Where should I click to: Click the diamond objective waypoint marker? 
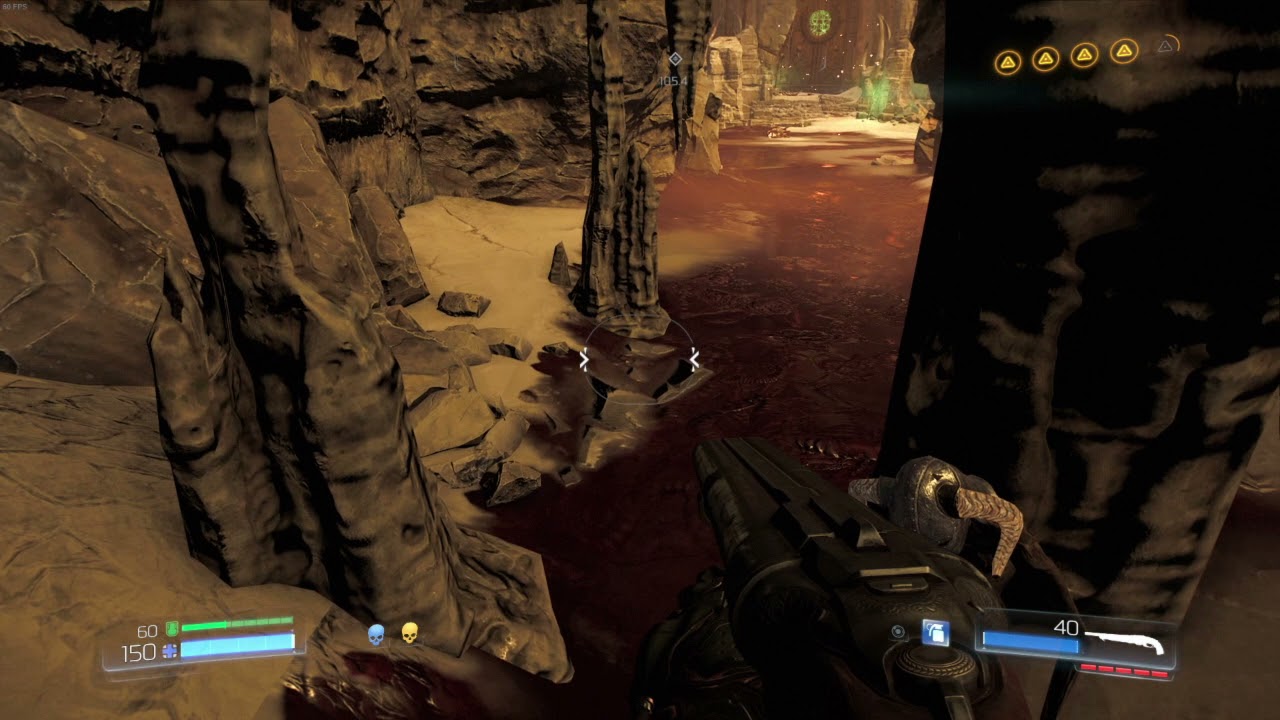point(675,59)
